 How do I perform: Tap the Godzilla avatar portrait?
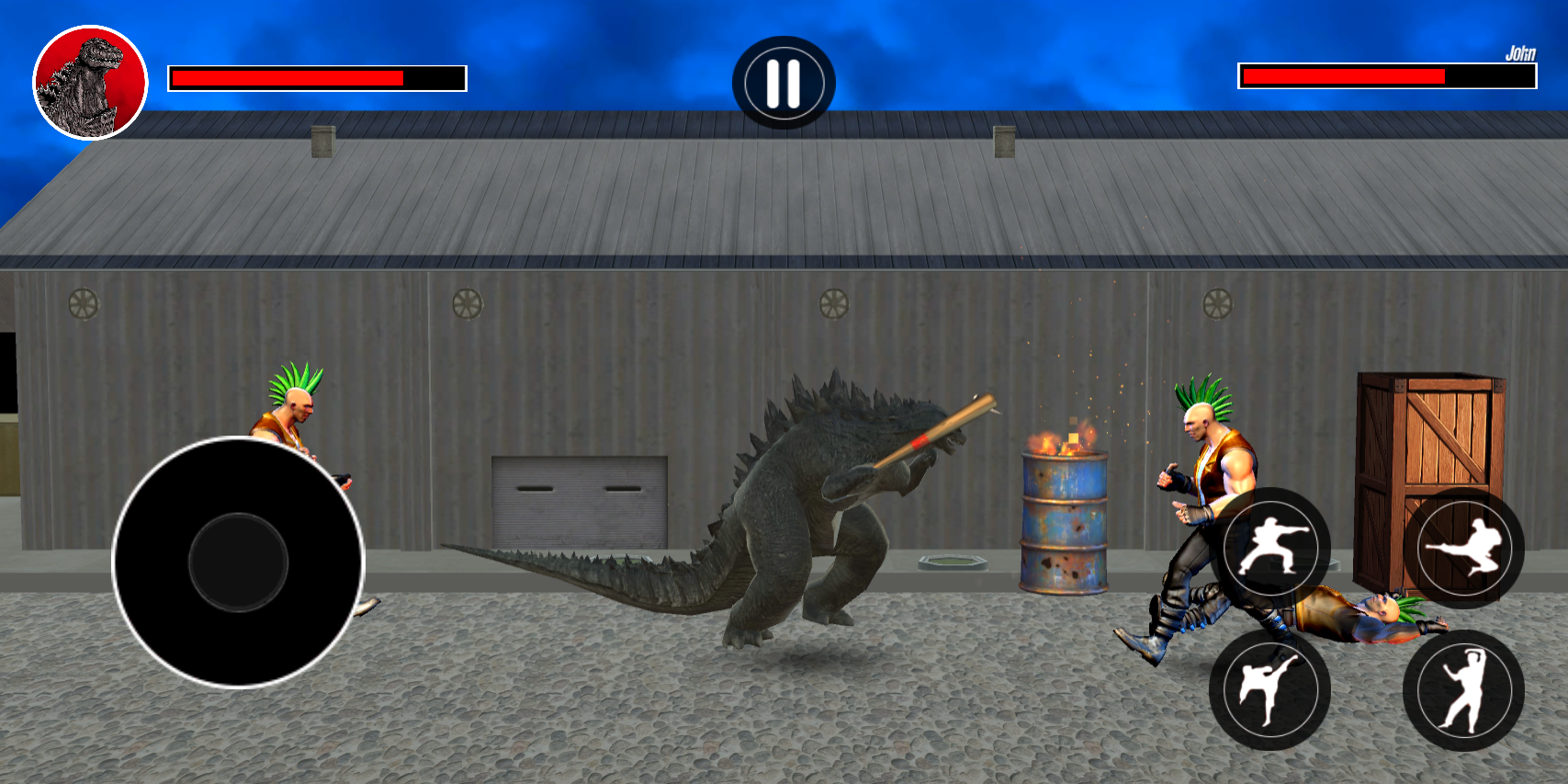[x=89, y=83]
